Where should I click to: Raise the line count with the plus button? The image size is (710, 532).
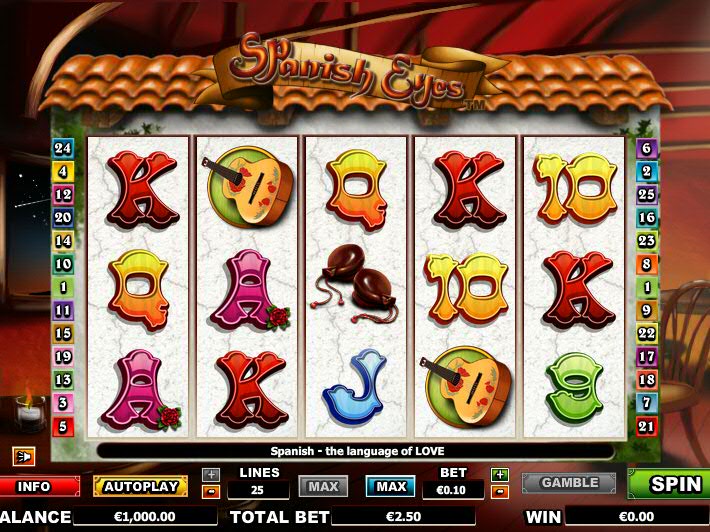pos(211,475)
